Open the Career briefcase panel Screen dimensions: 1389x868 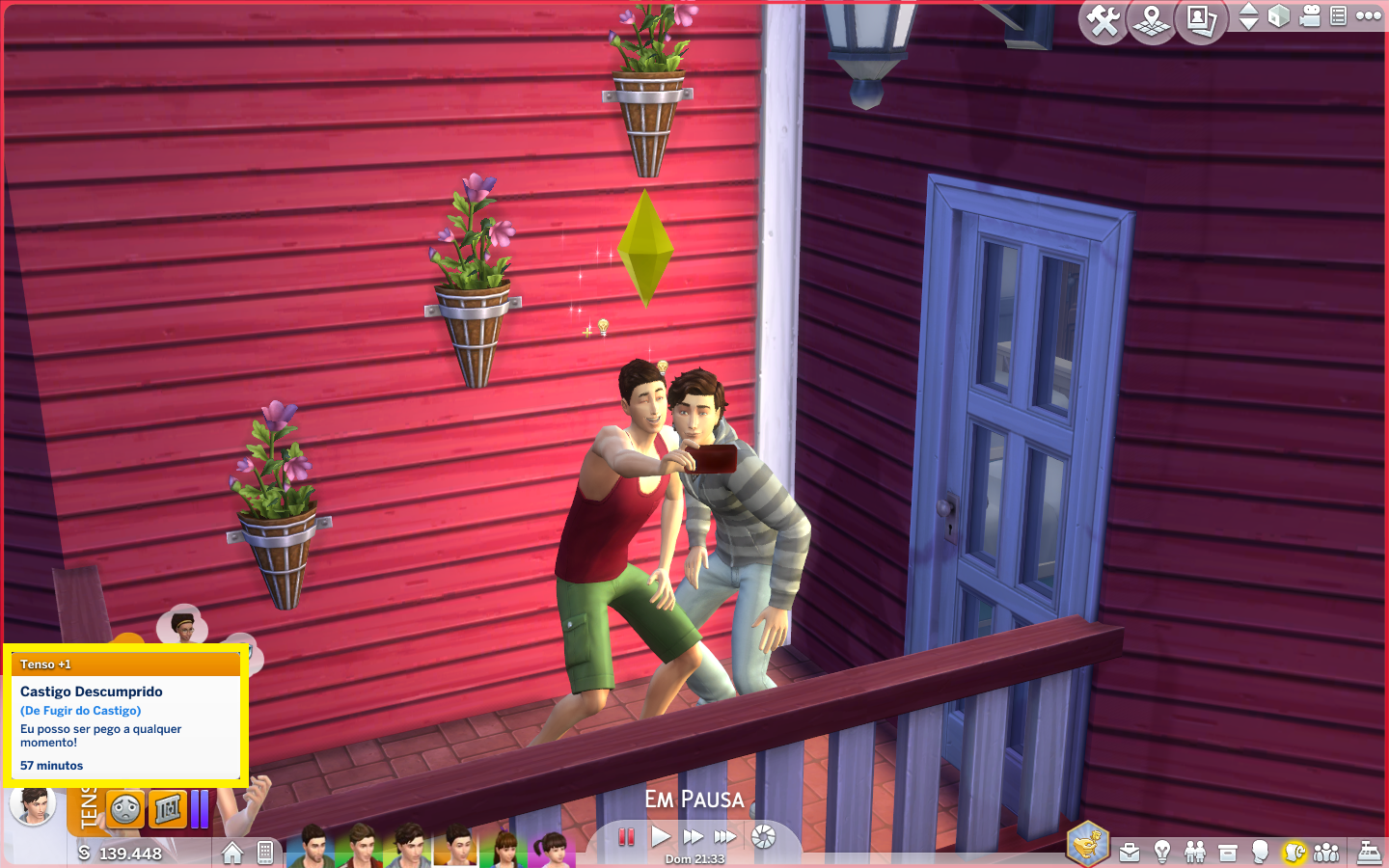(1130, 853)
